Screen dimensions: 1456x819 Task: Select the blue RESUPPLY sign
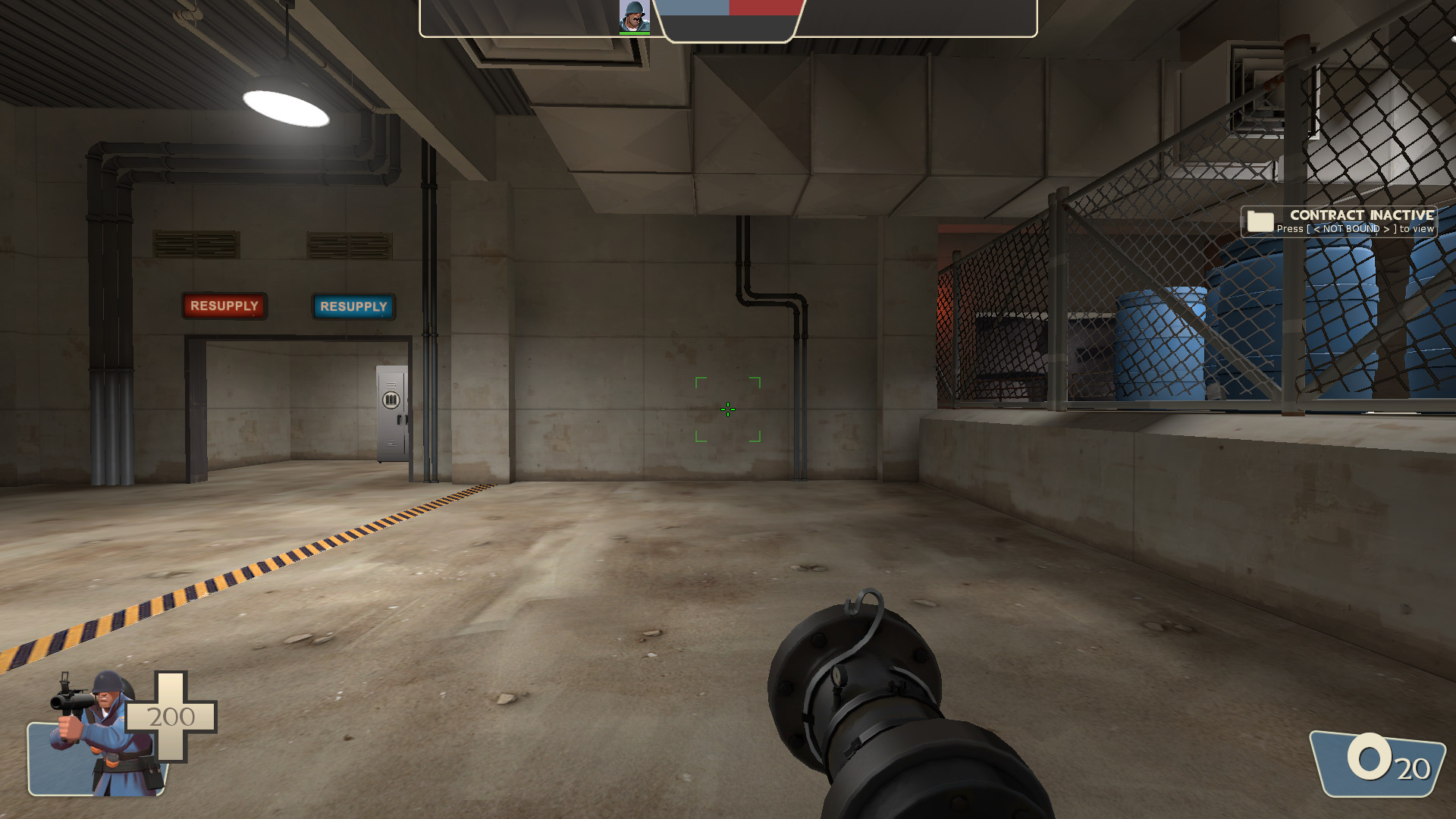353,307
